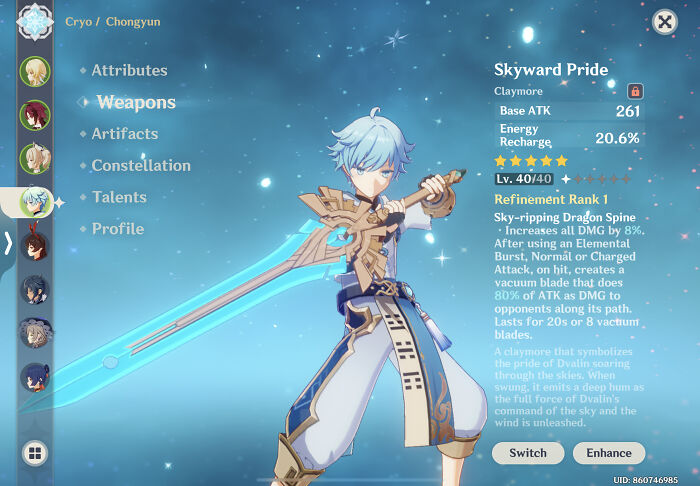Open the four-square grid character list

pos(35,453)
